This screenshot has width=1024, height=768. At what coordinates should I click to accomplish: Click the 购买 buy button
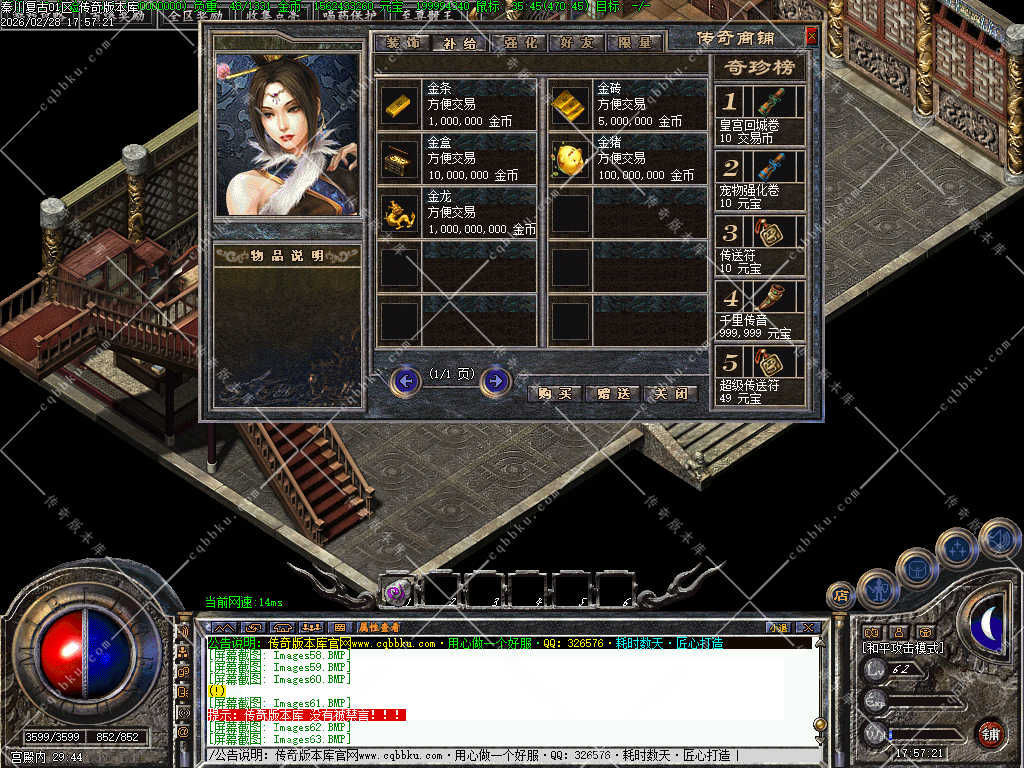pos(554,393)
